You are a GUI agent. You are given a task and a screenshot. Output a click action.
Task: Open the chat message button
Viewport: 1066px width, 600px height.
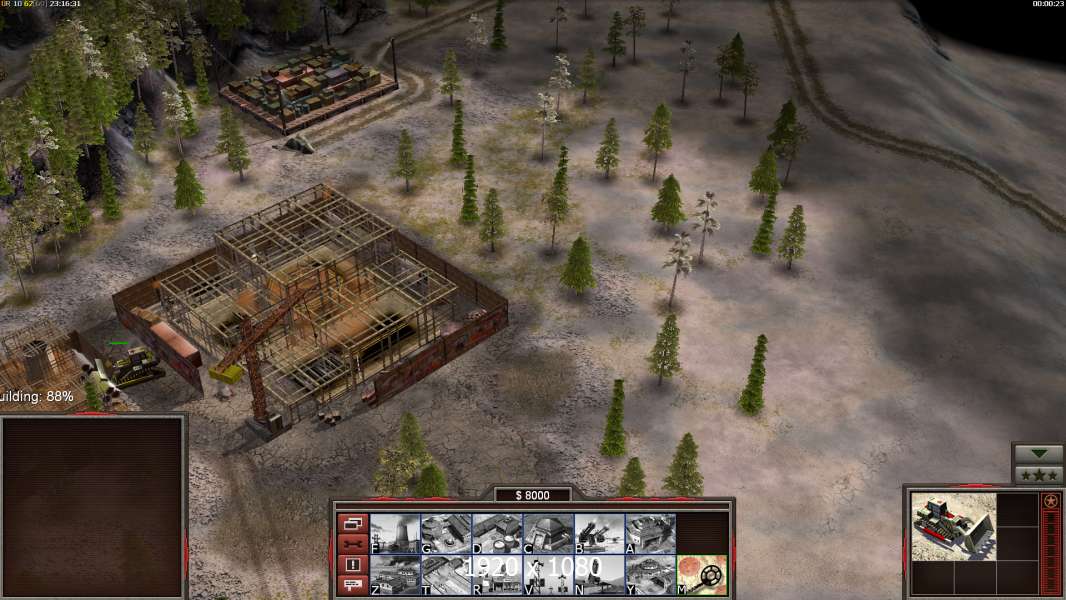(352, 585)
